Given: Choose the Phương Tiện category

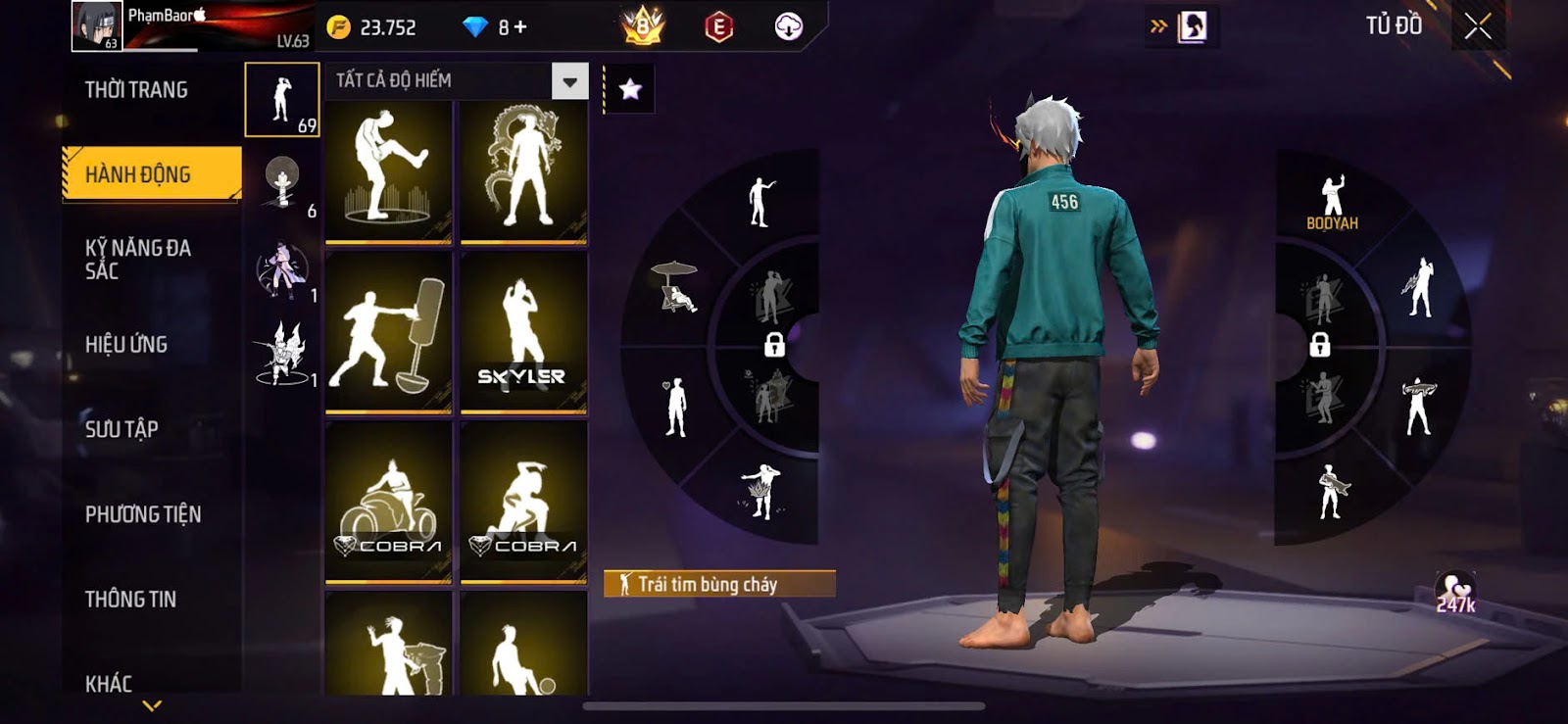Looking at the screenshot, I should tap(143, 514).
